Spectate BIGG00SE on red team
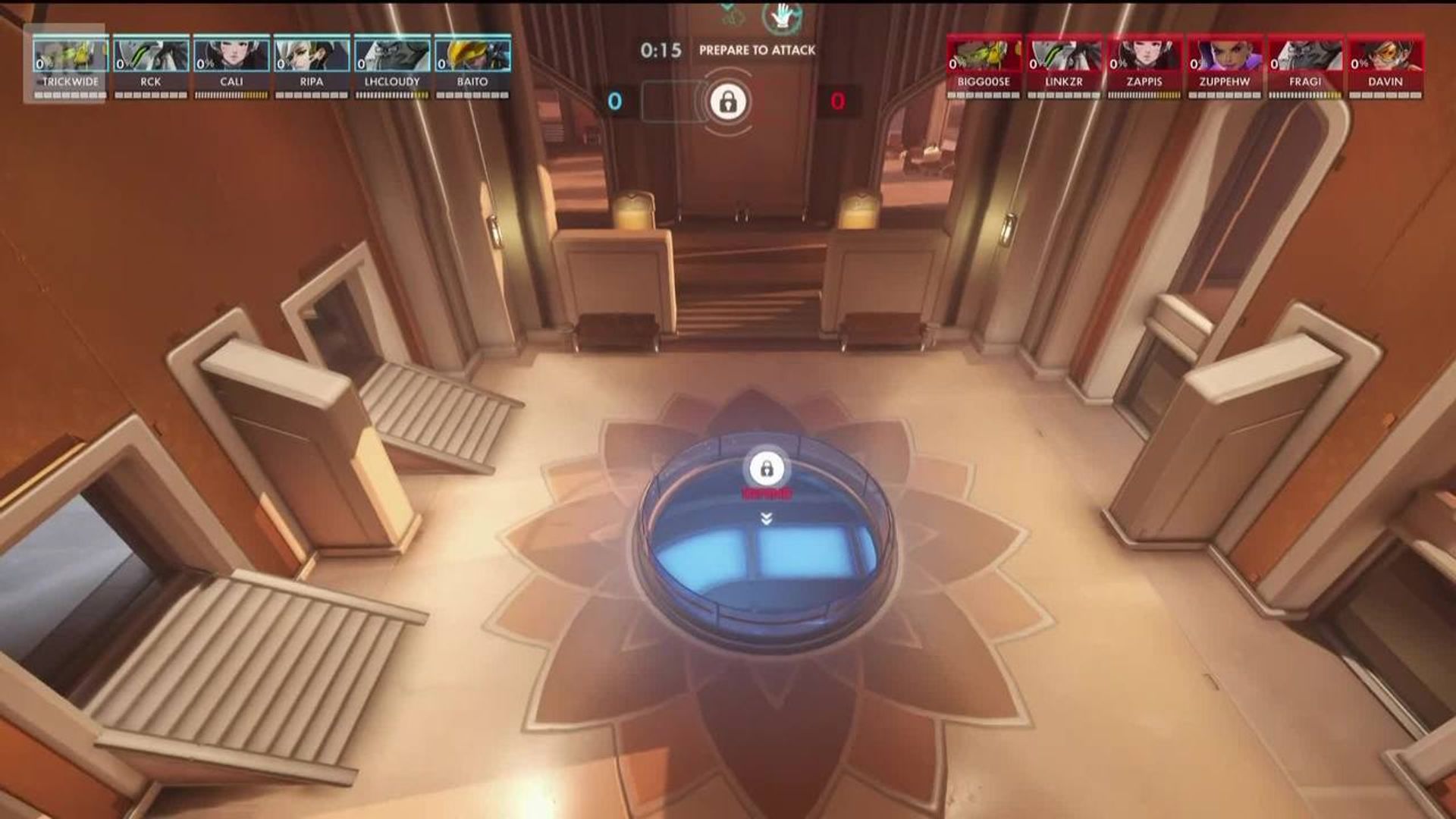This screenshot has width=1456, height=819. pyautogui.click(x=984, y=64)
